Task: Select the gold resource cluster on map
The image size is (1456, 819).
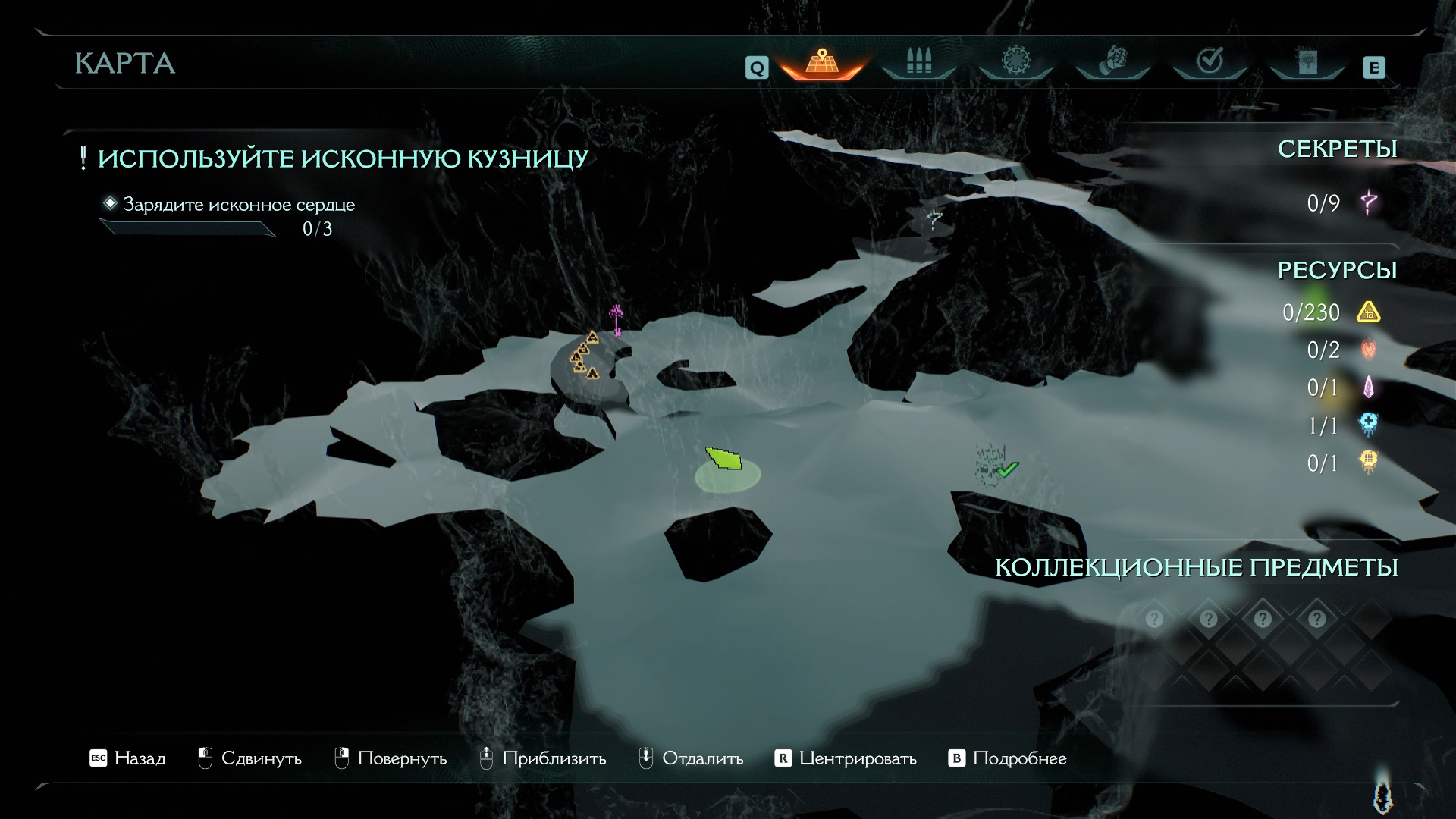Action: coord(584,356)
